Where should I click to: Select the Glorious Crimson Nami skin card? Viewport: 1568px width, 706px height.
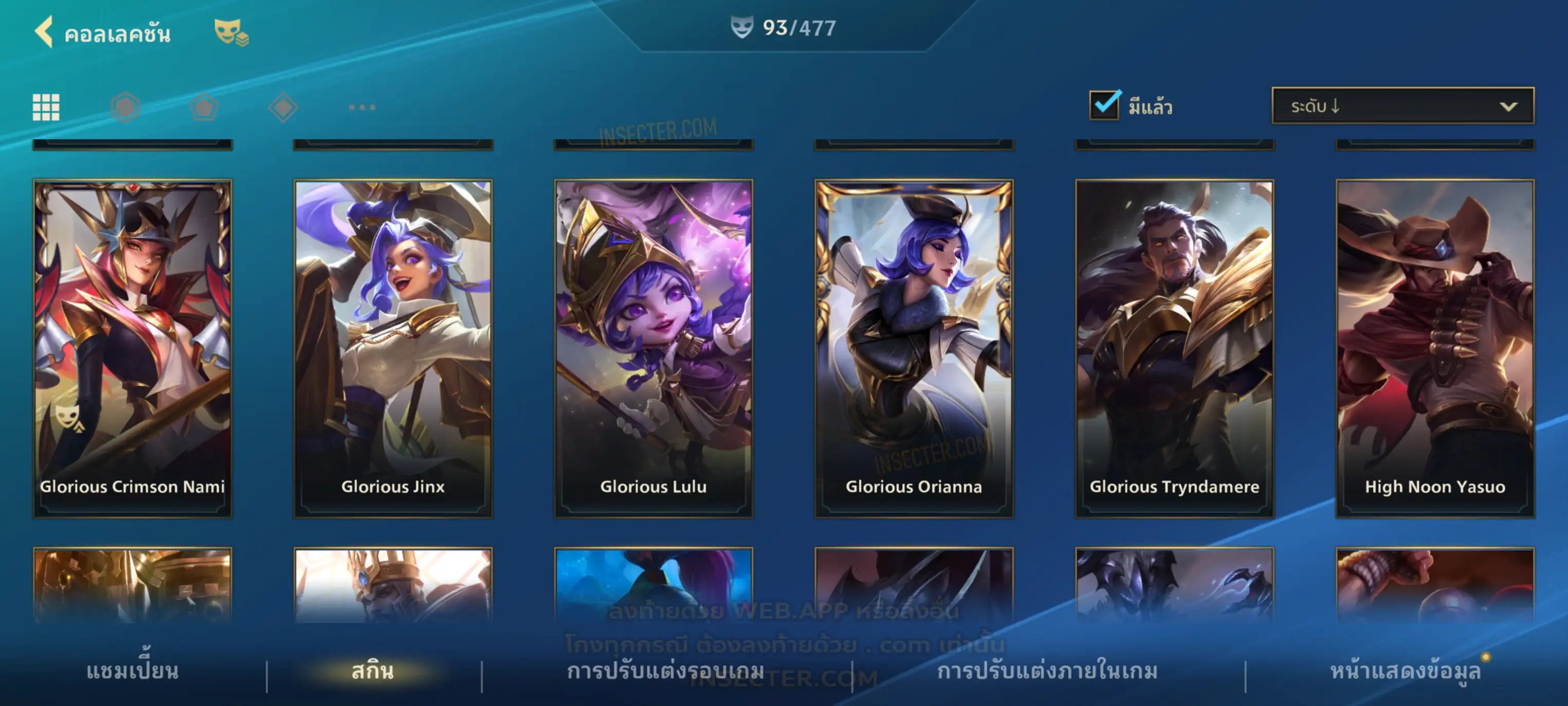click(132, 348)
